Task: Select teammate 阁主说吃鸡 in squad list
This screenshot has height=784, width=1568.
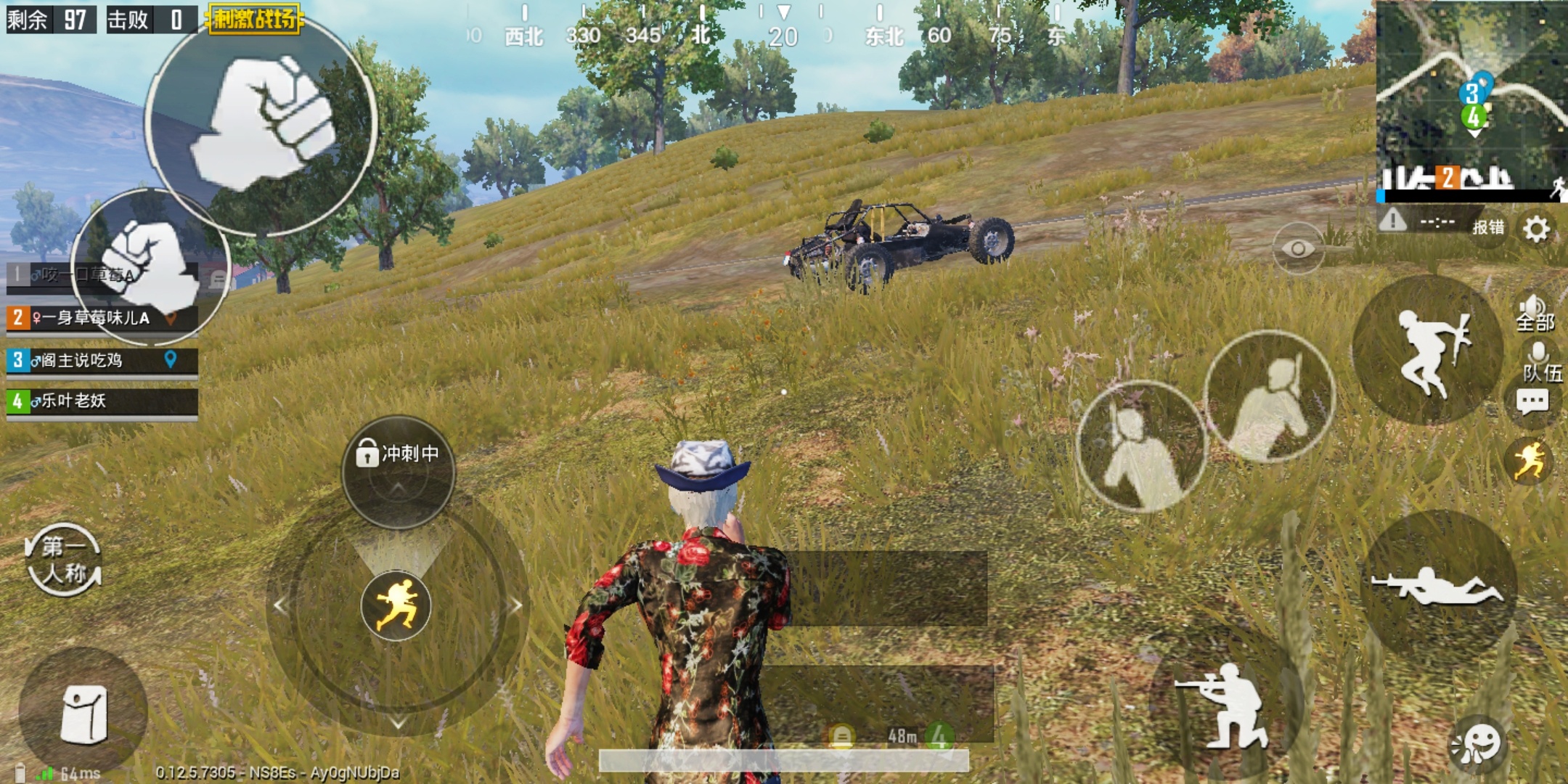Action: click(x=102, y=361)
